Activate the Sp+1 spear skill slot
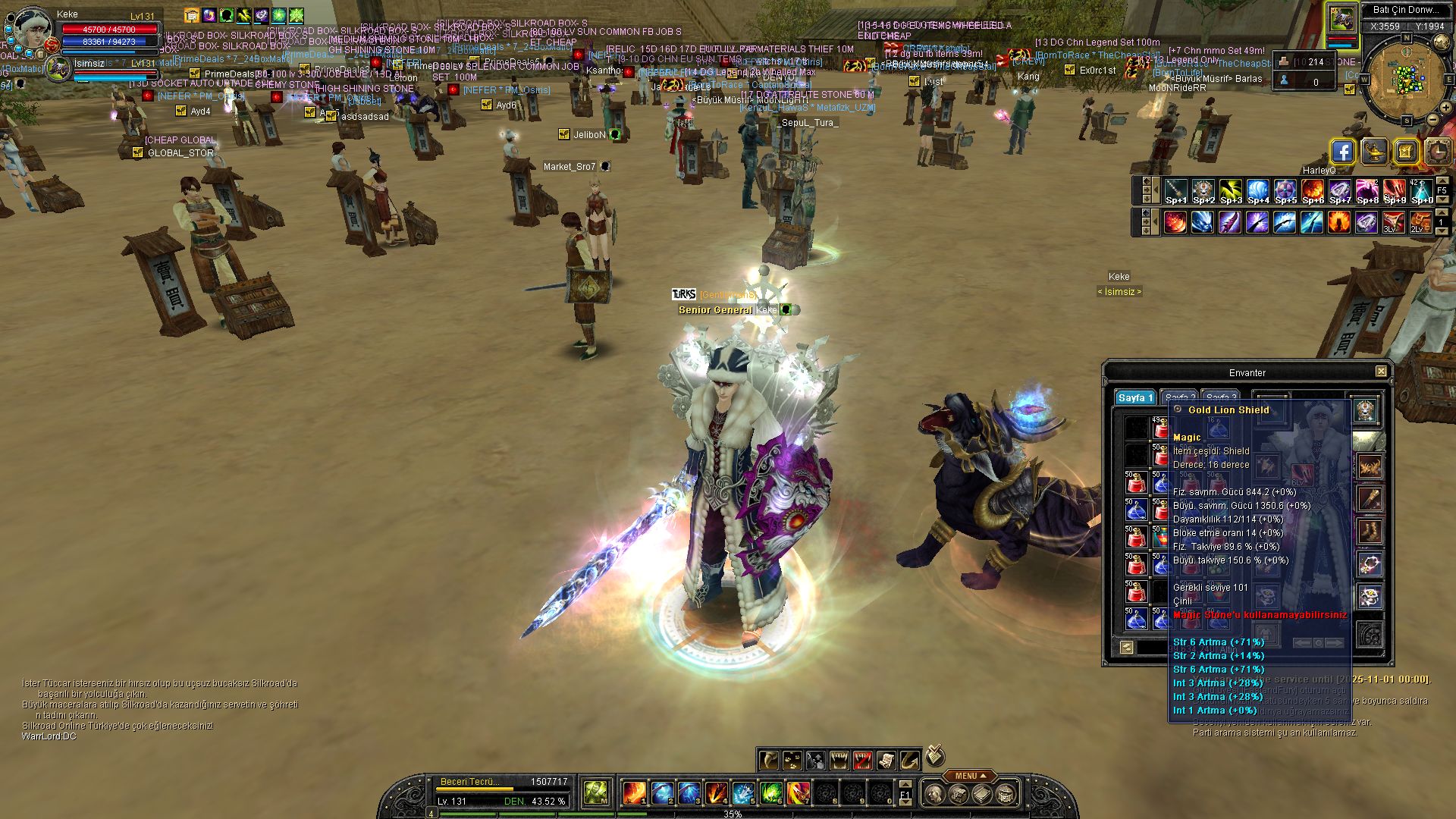This screenshot has width=1456, height=819. (x=1176, y=190)
